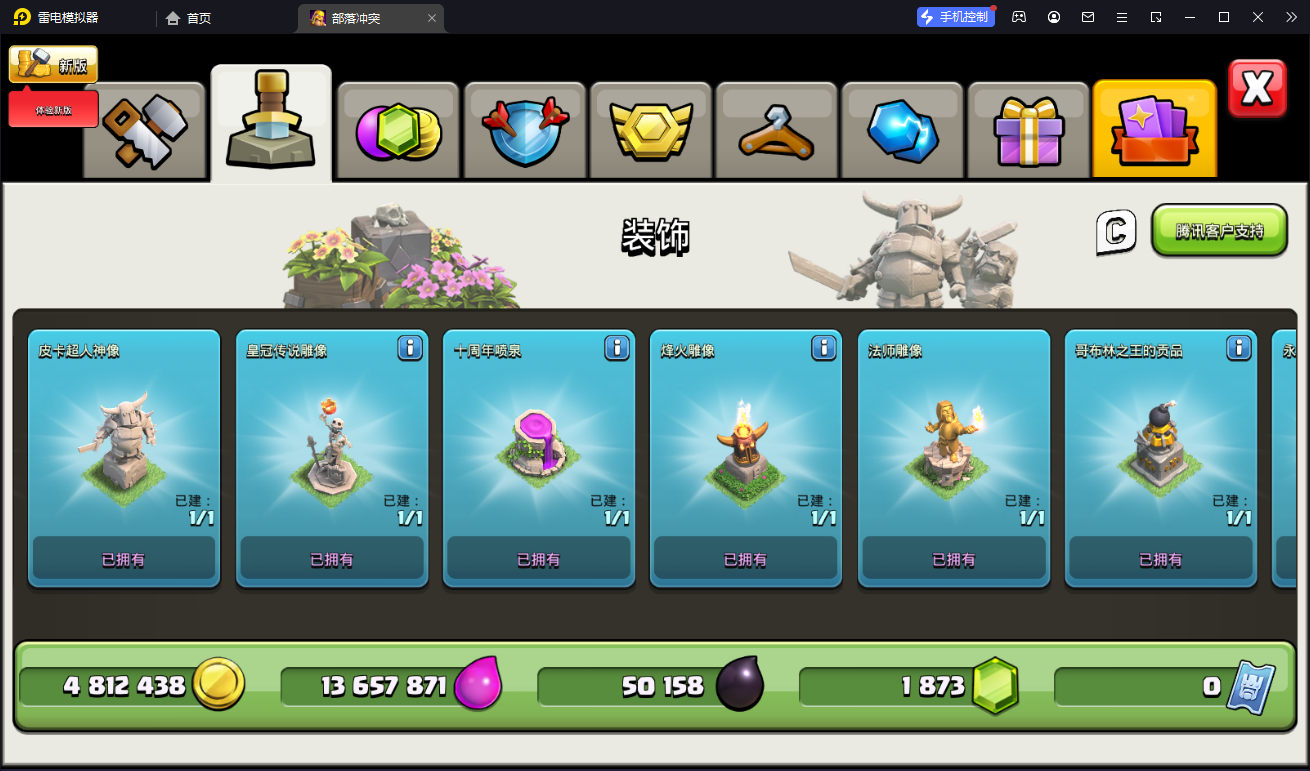The height and width of the screenshot is (771, 1310).
Task: Open the golden hexagon badge tab
Action: pyautogui.click(x=651, y=131)
